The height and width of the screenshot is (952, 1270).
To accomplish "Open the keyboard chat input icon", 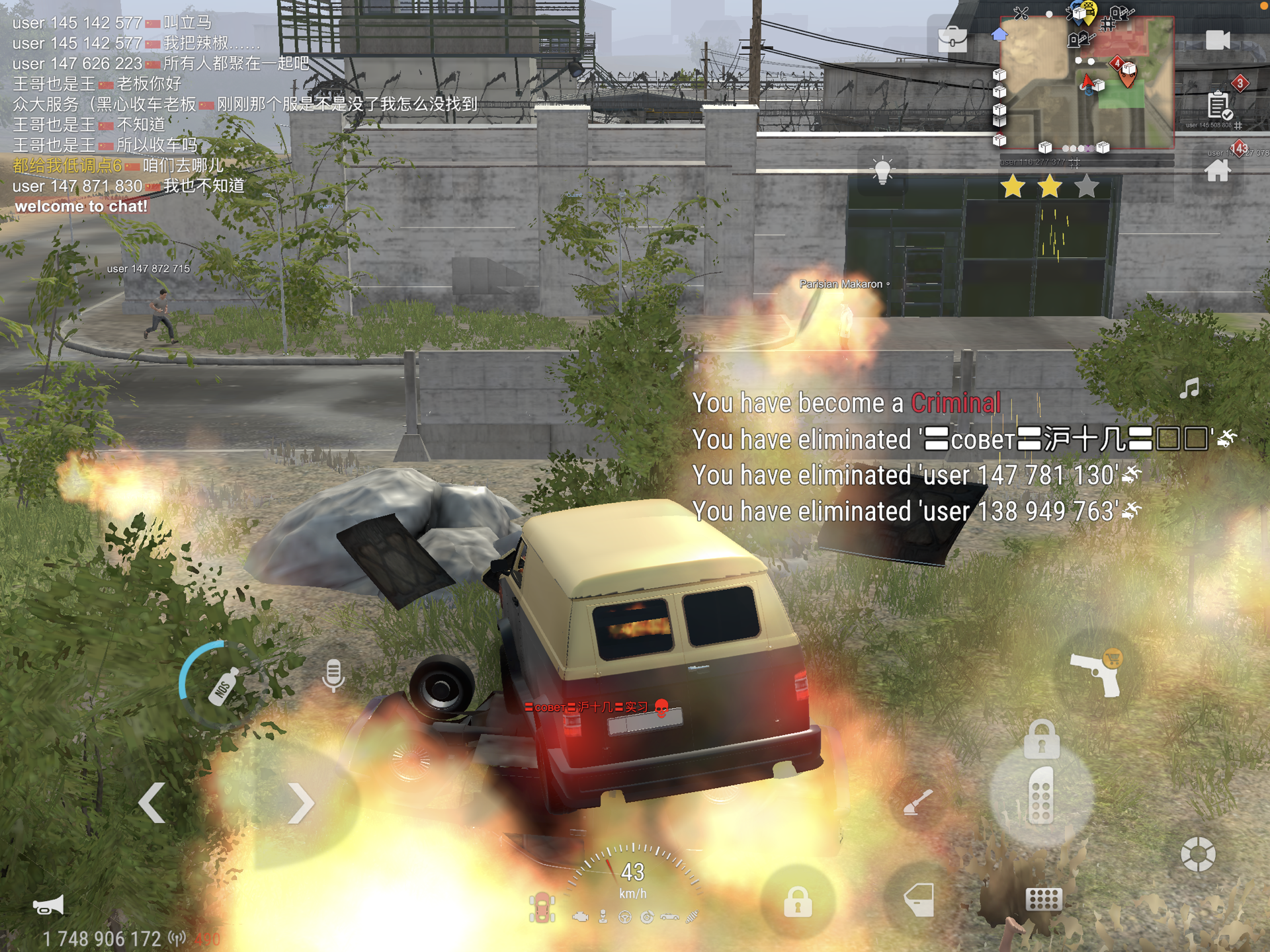I will (x=1043, y=900).
